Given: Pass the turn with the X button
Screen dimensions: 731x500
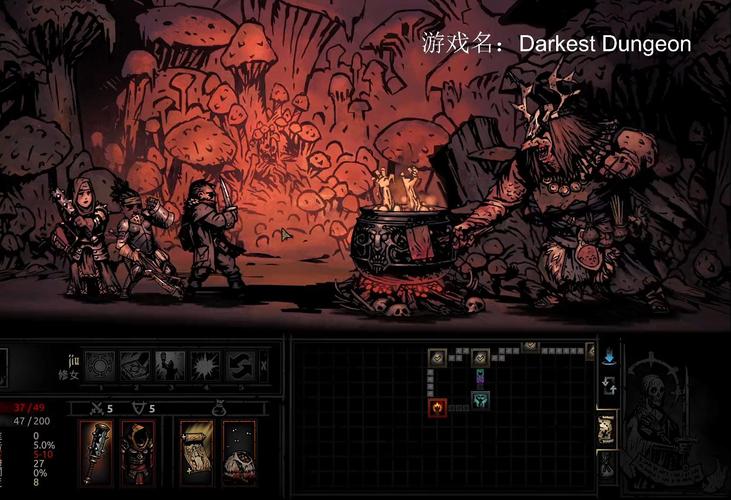Looking at the screenshot, I should point(264,365).
